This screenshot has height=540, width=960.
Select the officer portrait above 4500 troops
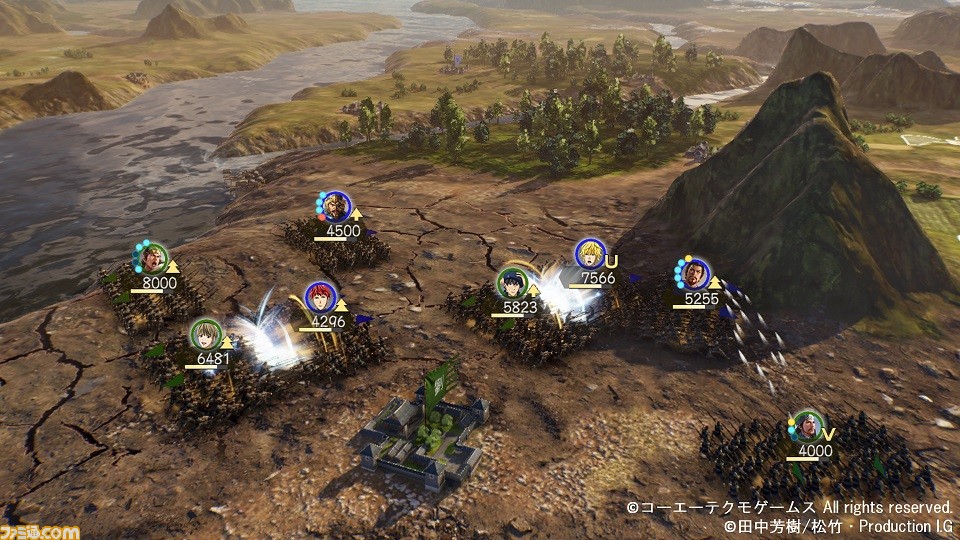point(336,206)
